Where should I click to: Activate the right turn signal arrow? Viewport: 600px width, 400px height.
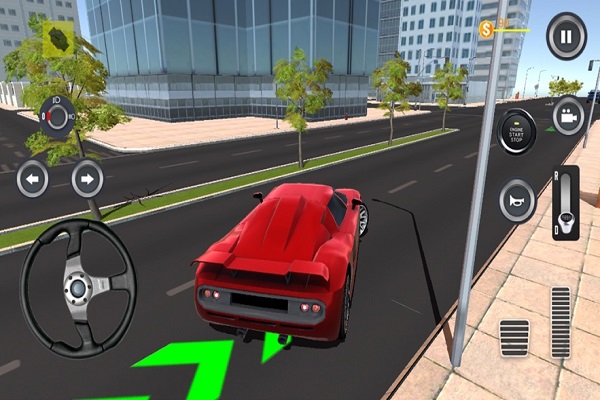coord(87,180)
